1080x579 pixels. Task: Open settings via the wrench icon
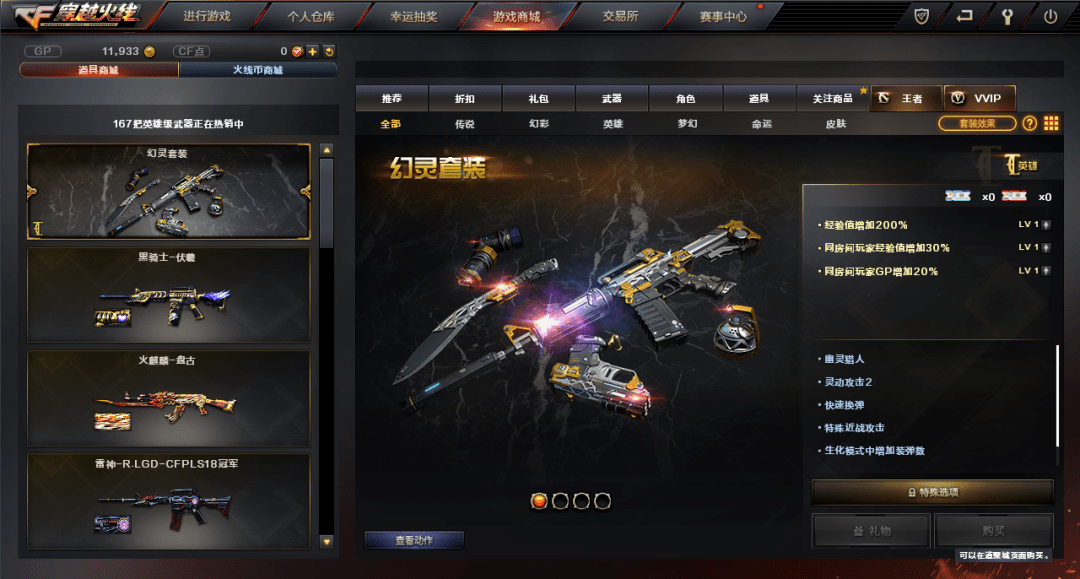1007,16
